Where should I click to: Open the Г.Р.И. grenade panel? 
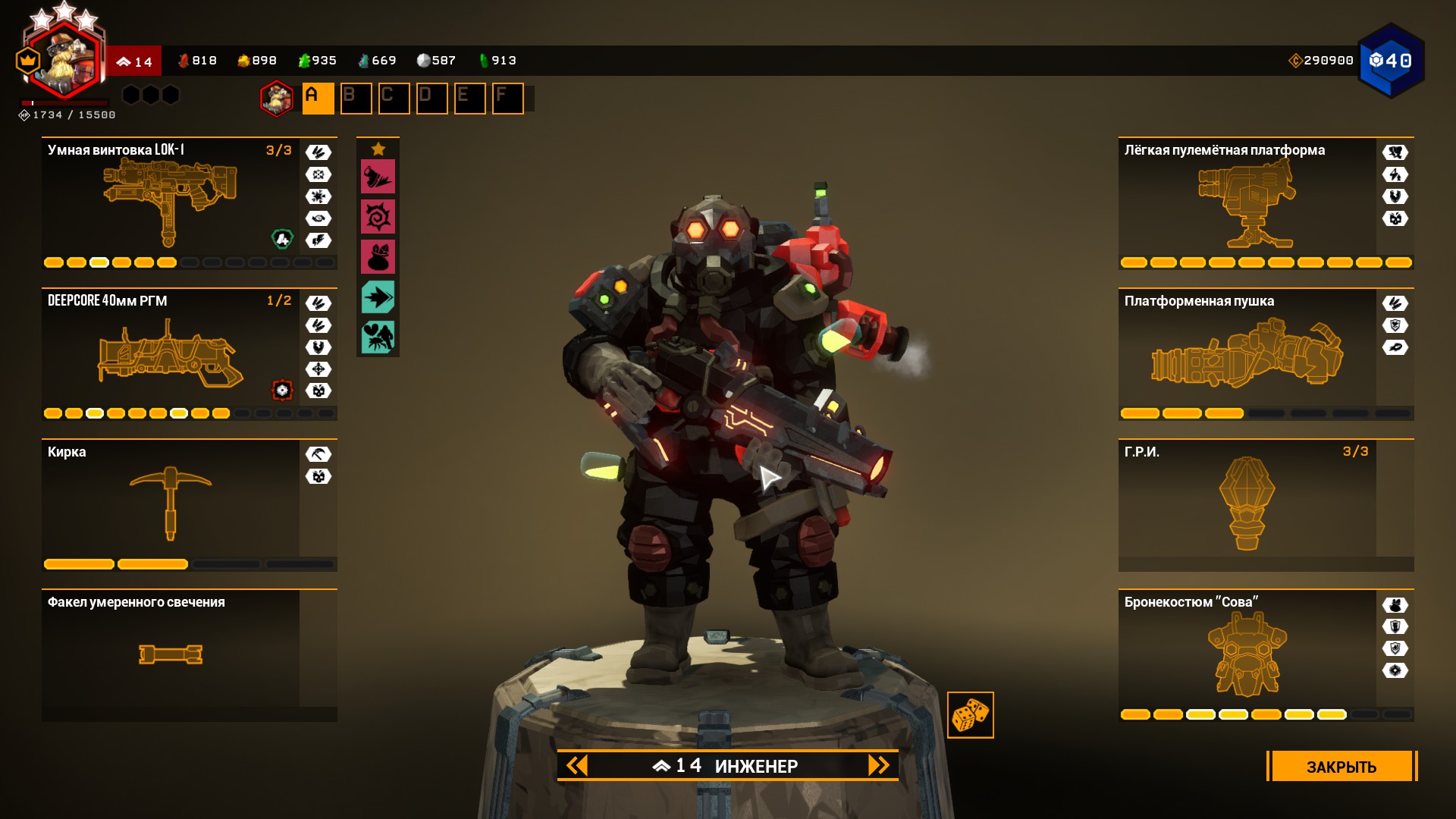pos(1247,504)
